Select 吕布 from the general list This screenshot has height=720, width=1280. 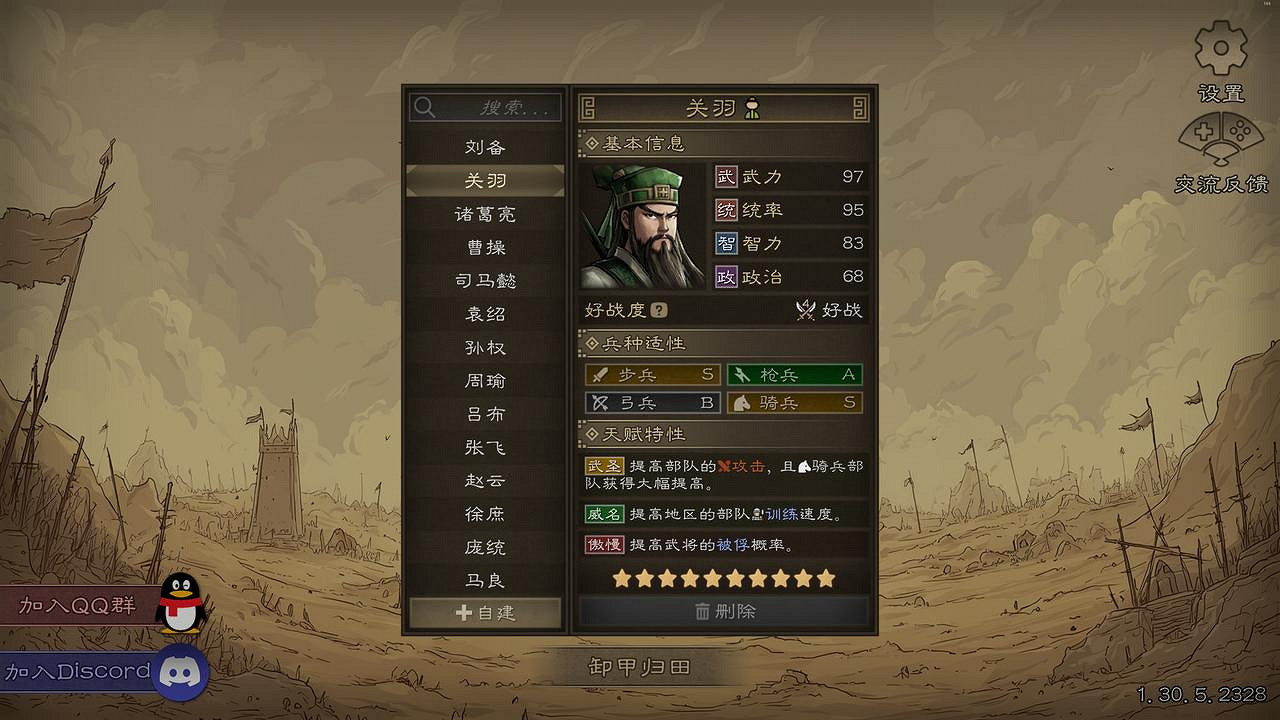(484, 414)
